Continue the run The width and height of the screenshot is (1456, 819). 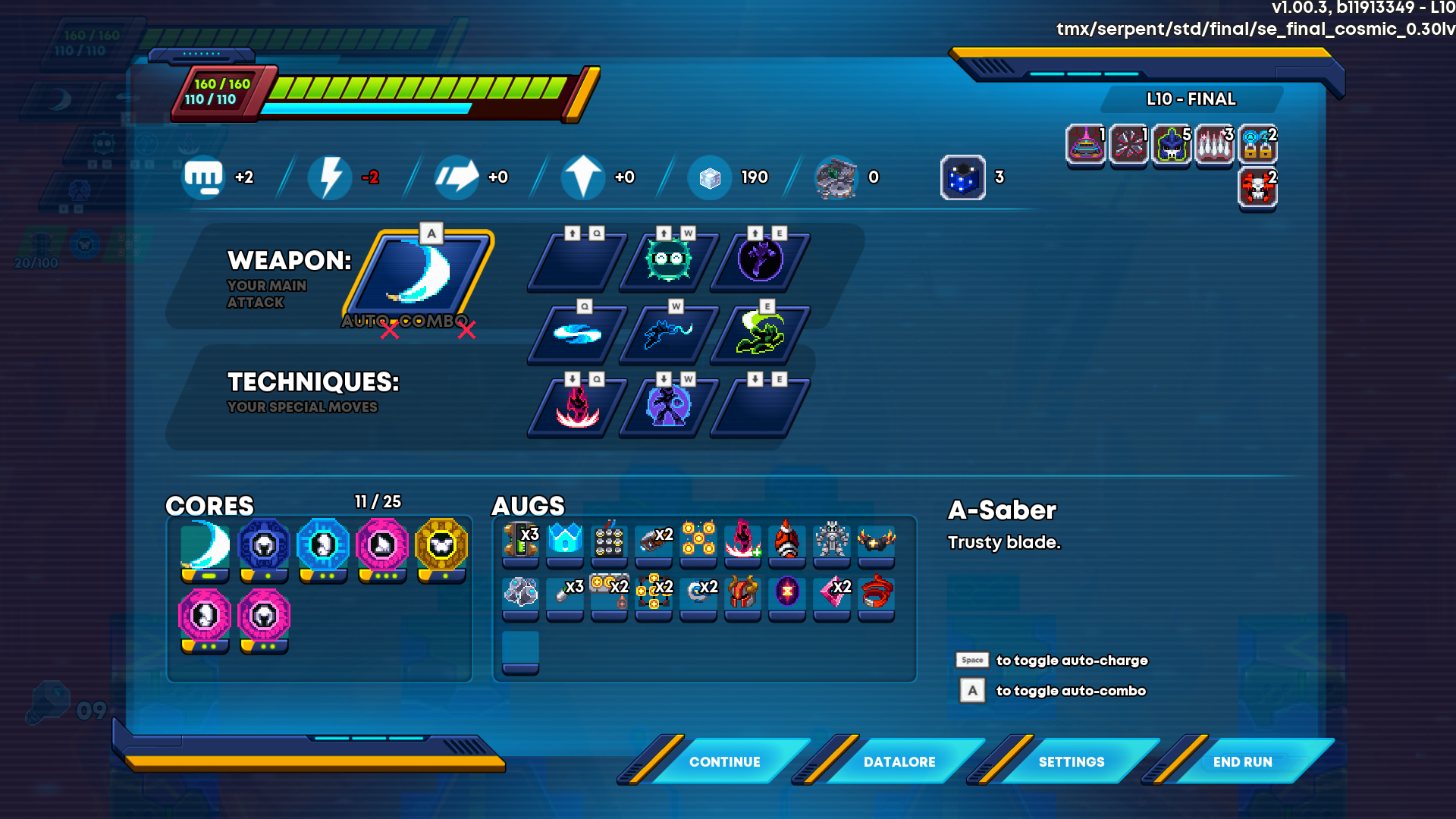click(724, 761)
